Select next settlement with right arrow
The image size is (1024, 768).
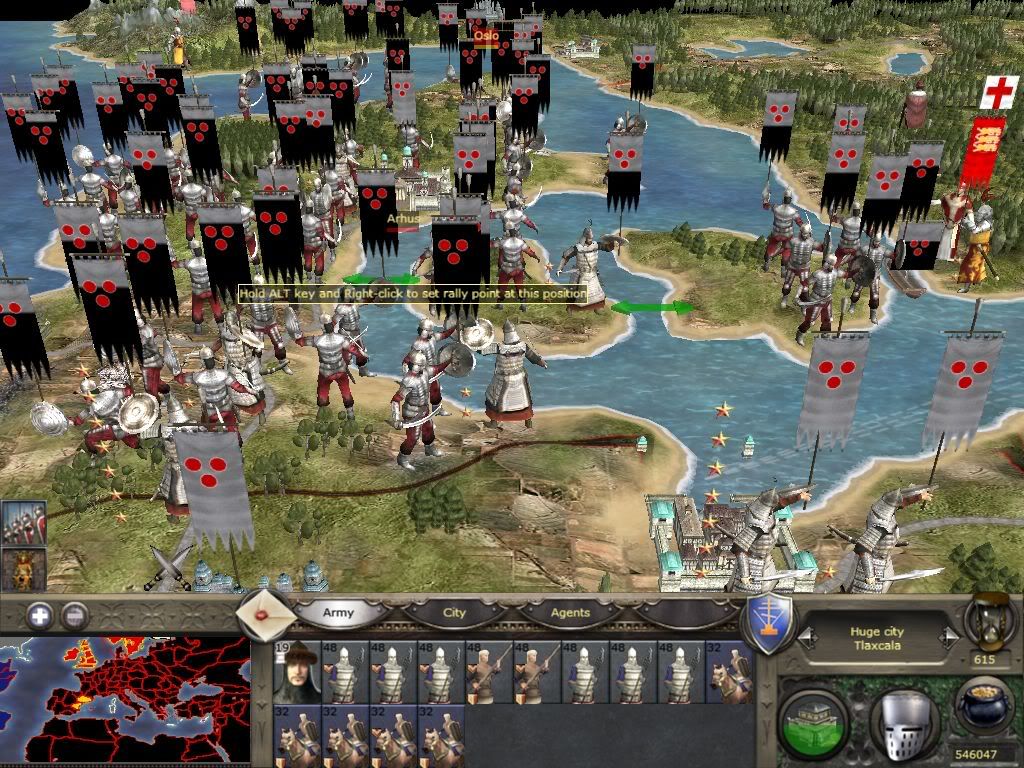coord(949,637)
